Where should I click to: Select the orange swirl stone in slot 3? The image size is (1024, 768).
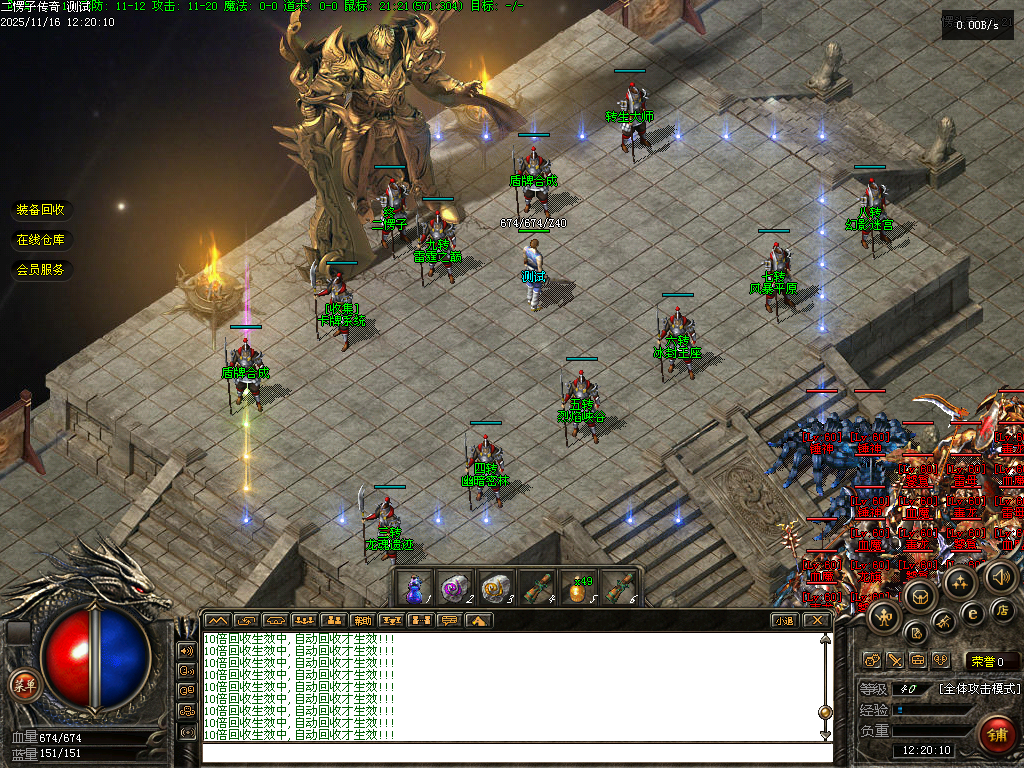click(x=496, y=588)
